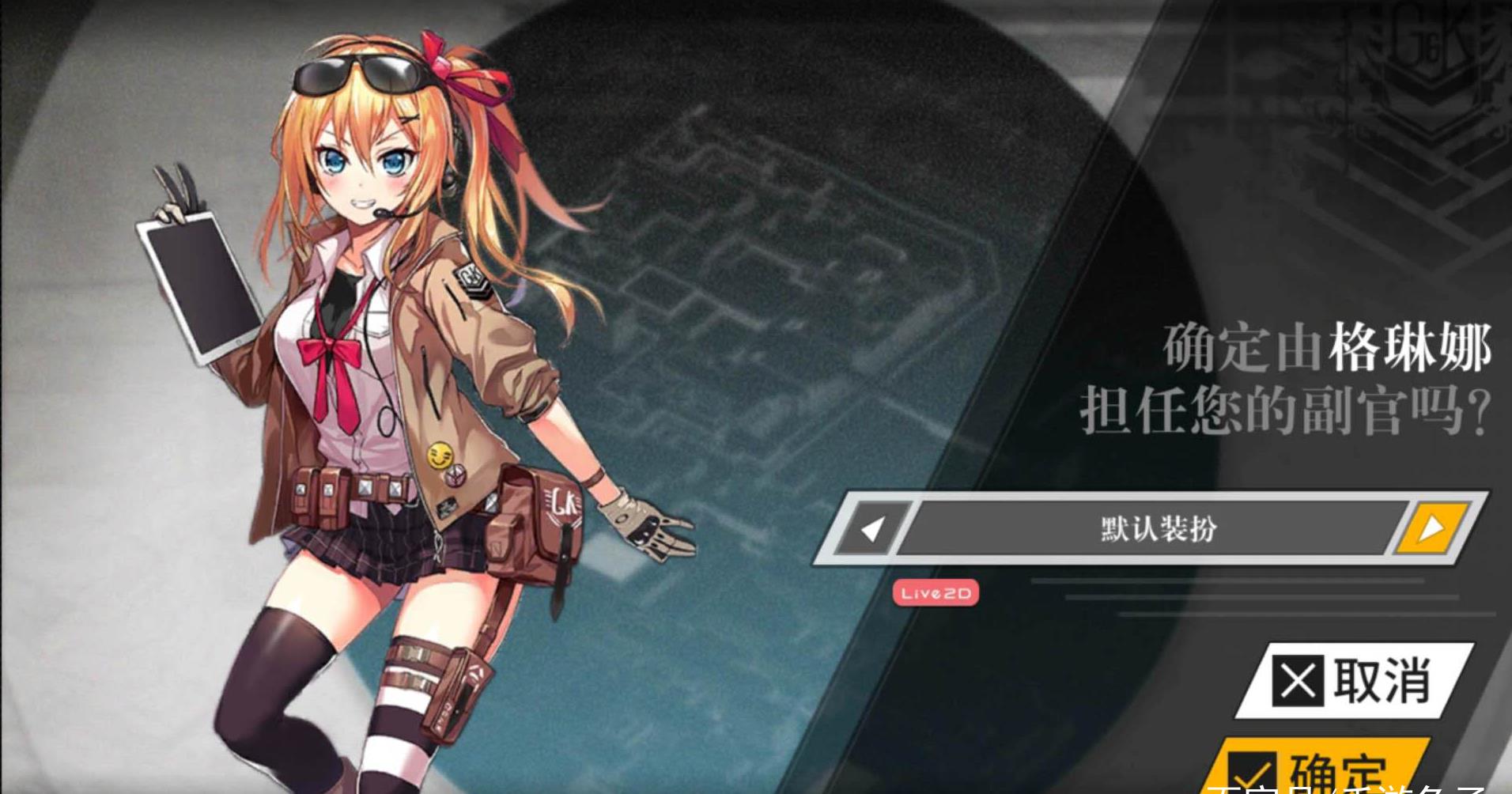Click Kalina's full-body character portrait

(x=380, y=395)
